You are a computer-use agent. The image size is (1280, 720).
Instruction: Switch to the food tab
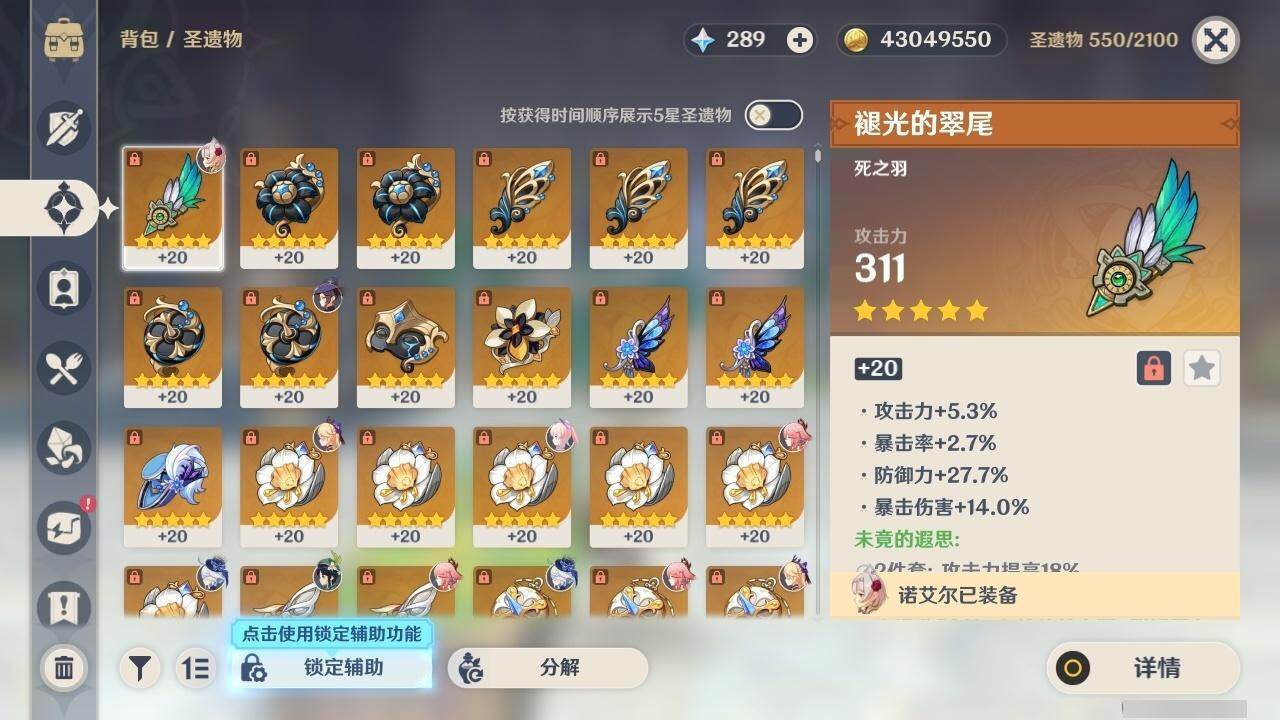pyautogui.click(x=64, y=368)
